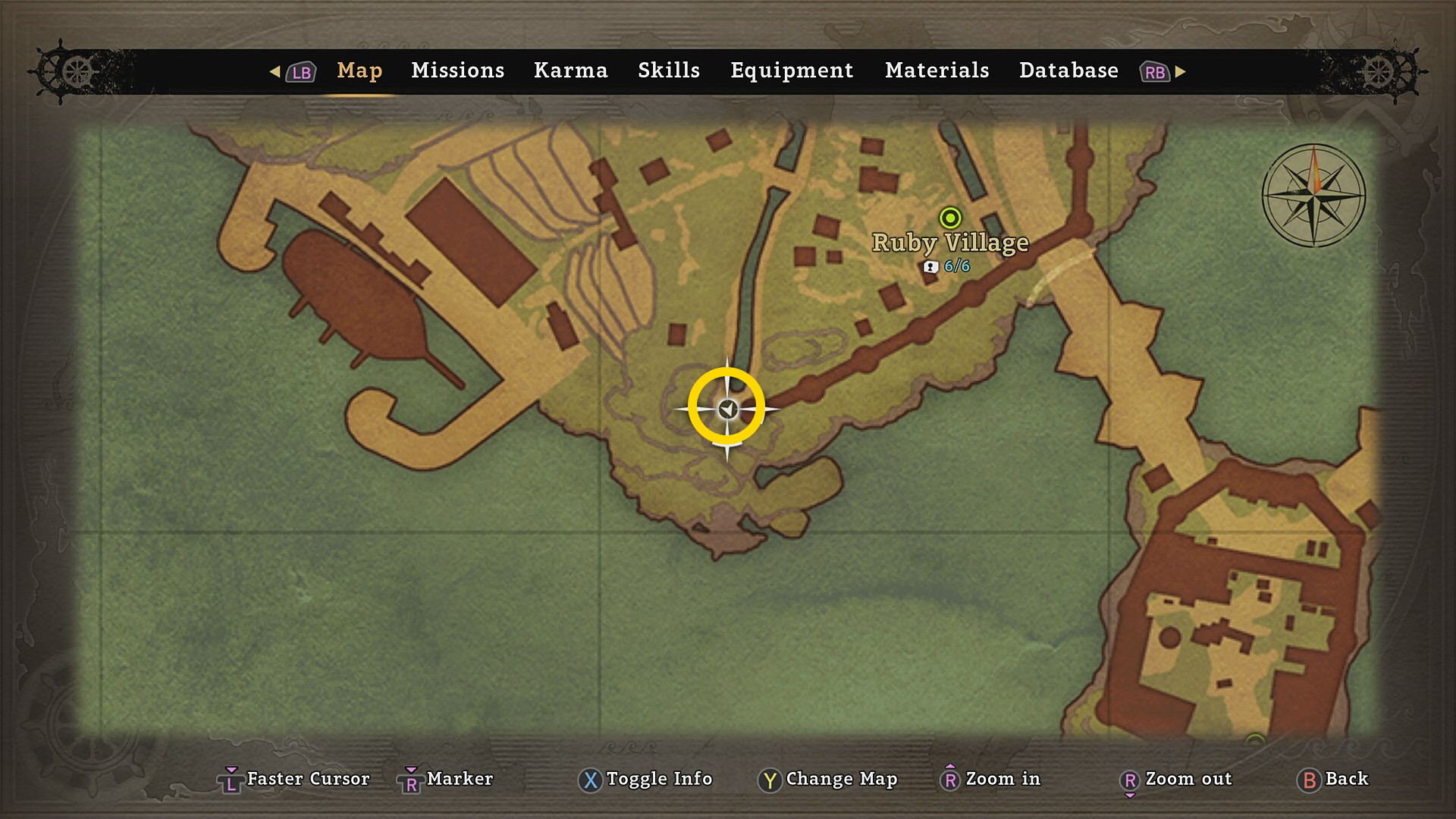
Task: Click the Zoom in option
Action: click(x=990, y=779)
